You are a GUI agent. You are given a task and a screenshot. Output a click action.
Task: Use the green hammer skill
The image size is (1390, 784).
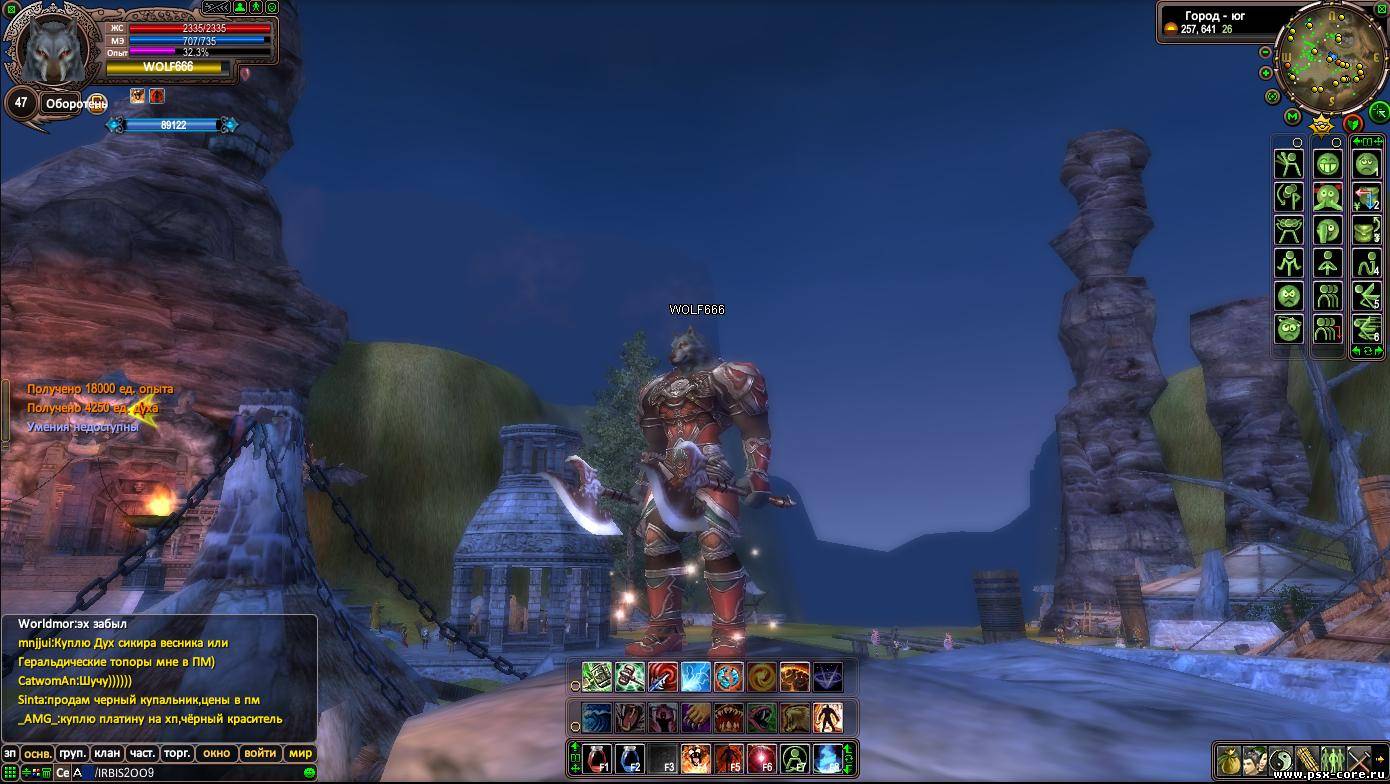(630, 677)
